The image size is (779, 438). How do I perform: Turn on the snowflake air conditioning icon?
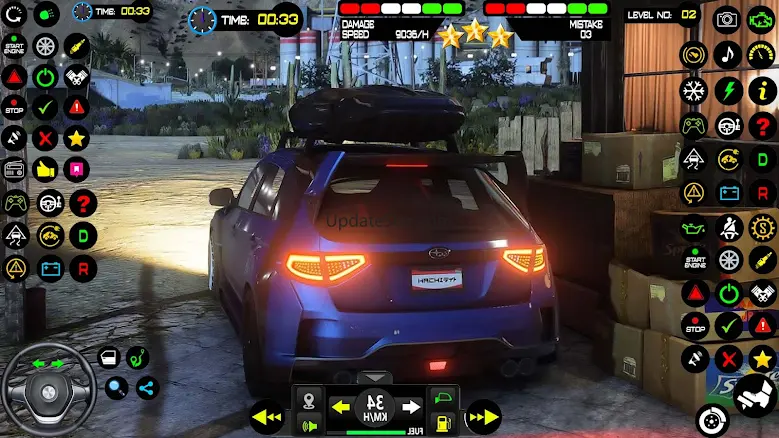[692, 90]
